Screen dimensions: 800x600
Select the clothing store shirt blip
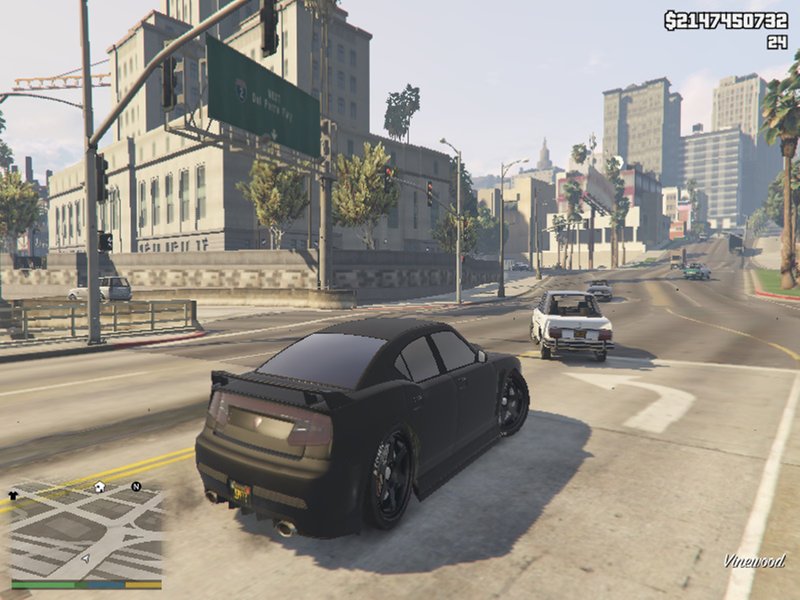point(14,494)
